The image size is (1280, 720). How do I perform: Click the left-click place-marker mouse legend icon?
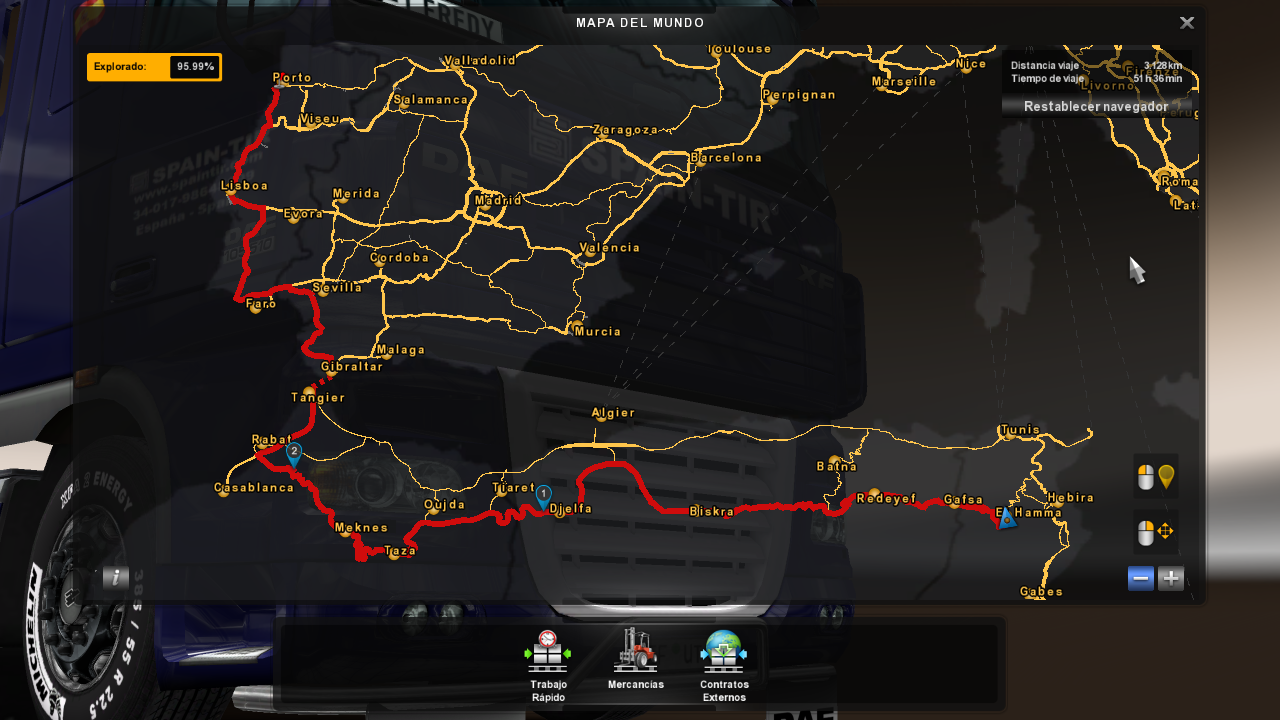click(1155, 475)
